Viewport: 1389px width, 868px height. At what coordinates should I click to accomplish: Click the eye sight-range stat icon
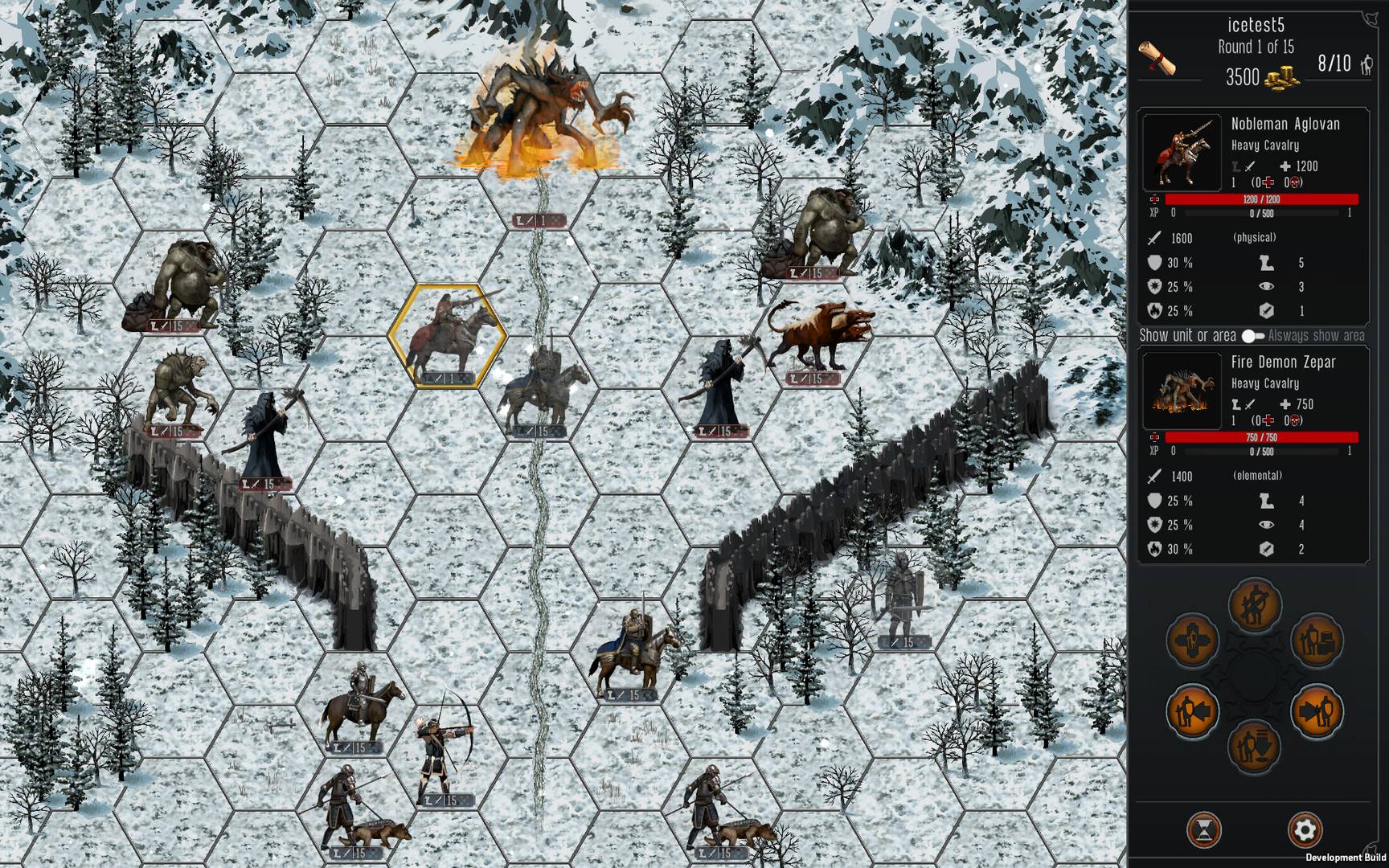tap(1267, 287)
